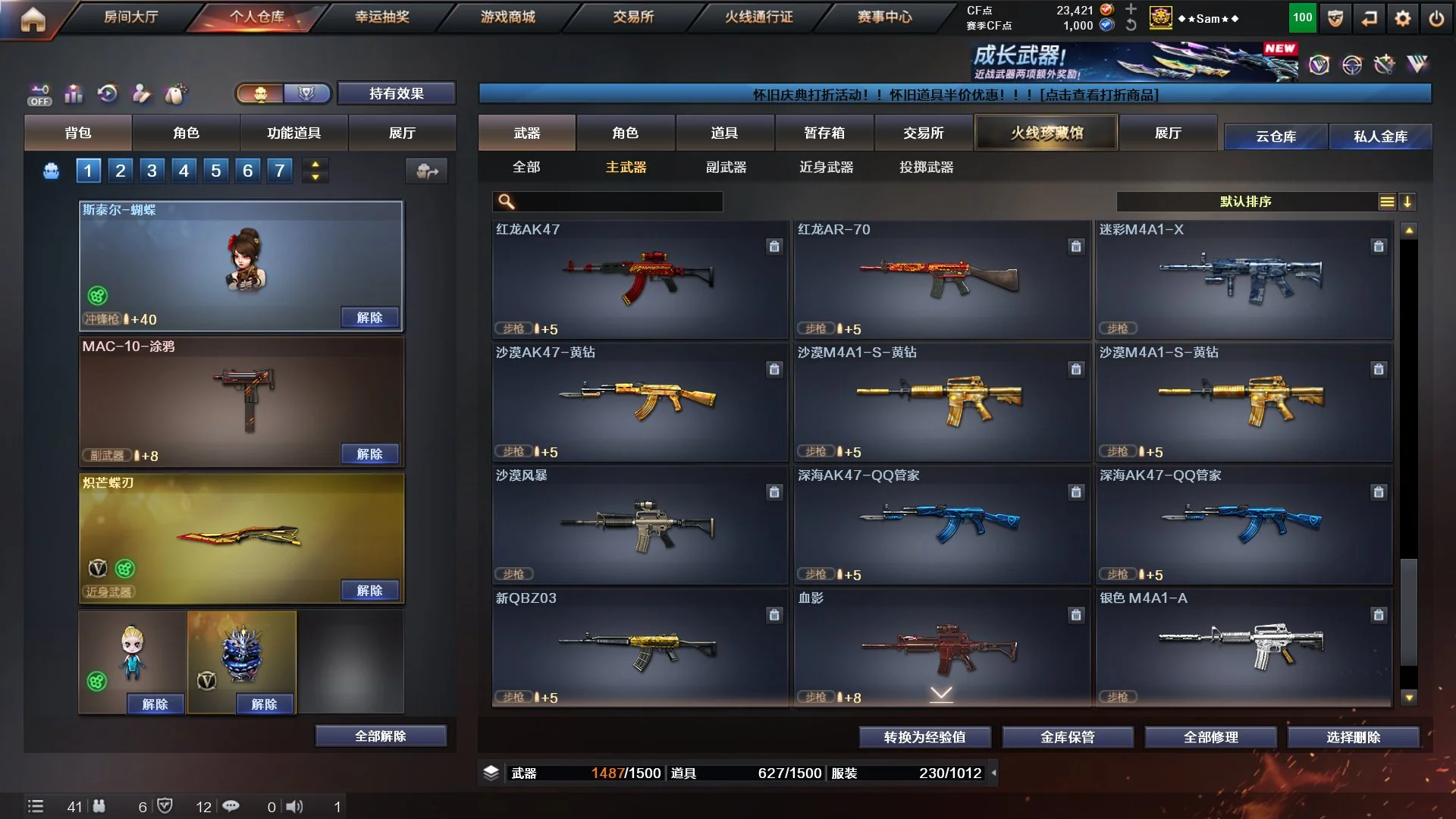This screenshot has width=1456, height=819.
Task: Unequip all with 全部解除 button
Action: click(381, 736)
